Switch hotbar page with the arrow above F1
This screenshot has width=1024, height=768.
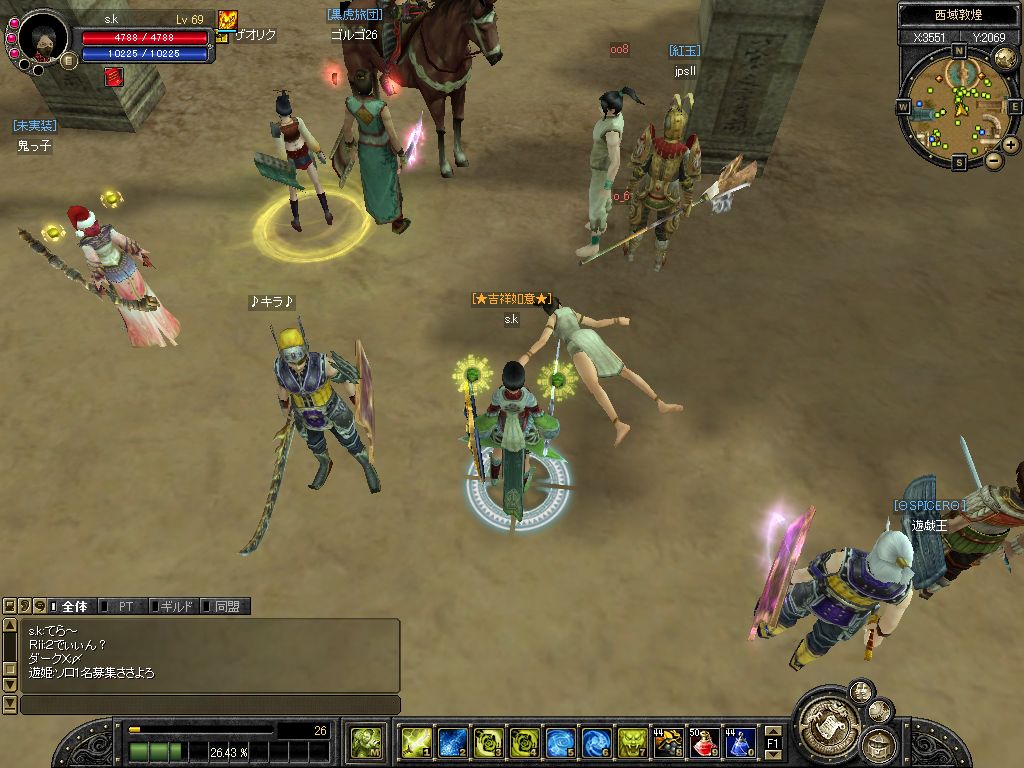[x=773, y=731]
